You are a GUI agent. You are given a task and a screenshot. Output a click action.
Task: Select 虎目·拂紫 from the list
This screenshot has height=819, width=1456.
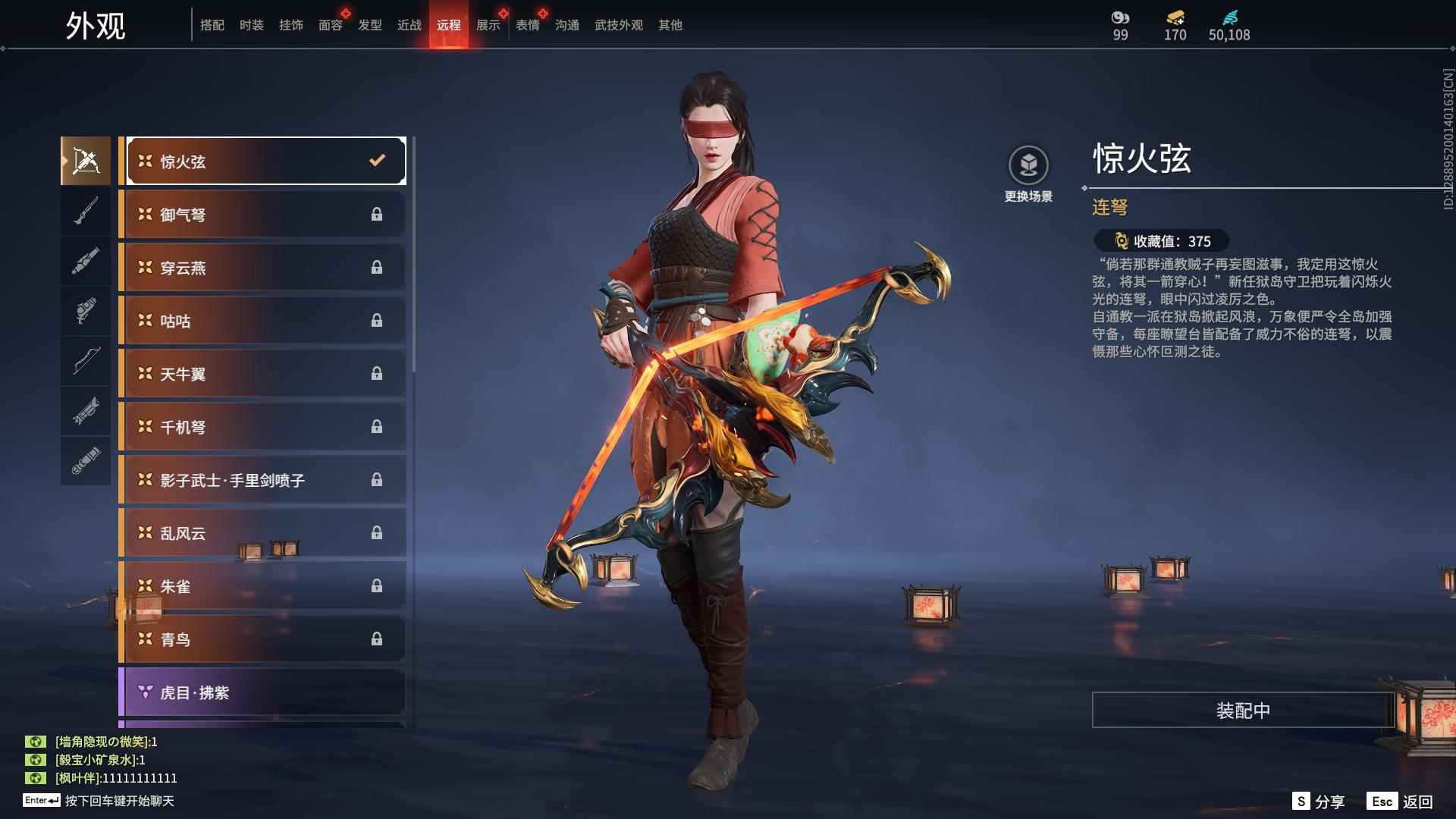pos(193,692)
